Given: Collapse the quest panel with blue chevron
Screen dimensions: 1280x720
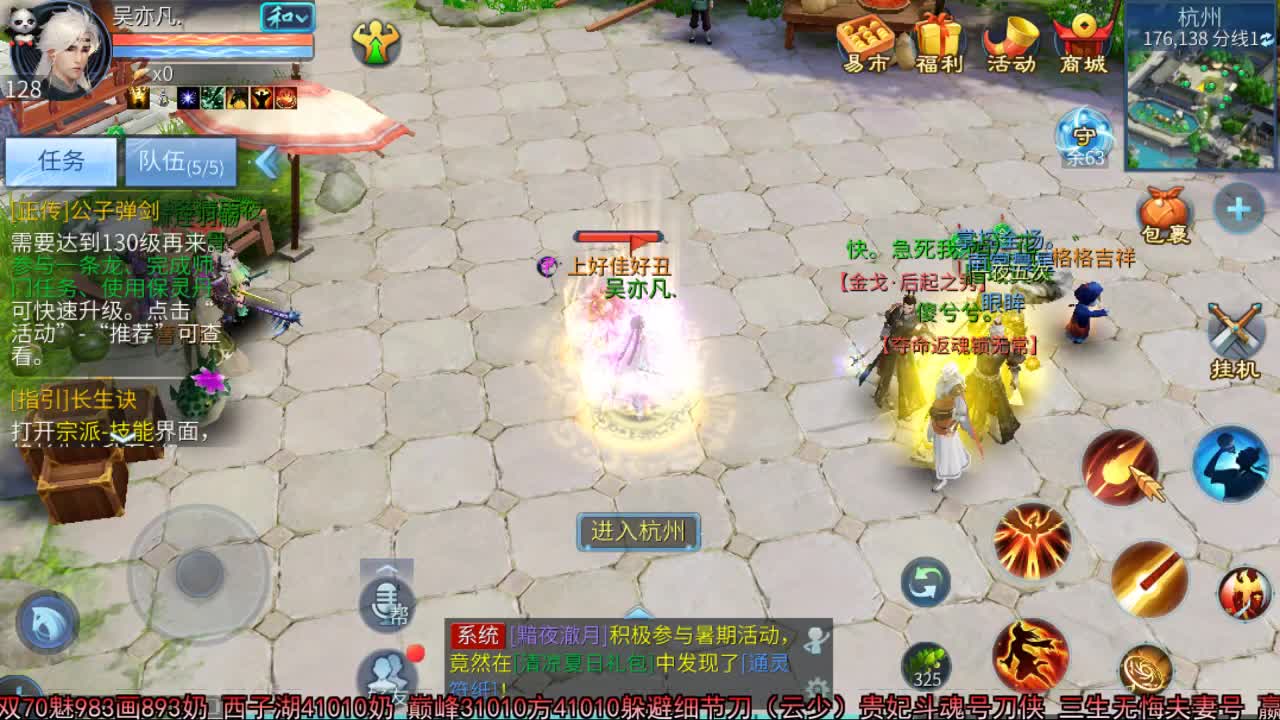Looking at the screenshot, I should point(266,161).
